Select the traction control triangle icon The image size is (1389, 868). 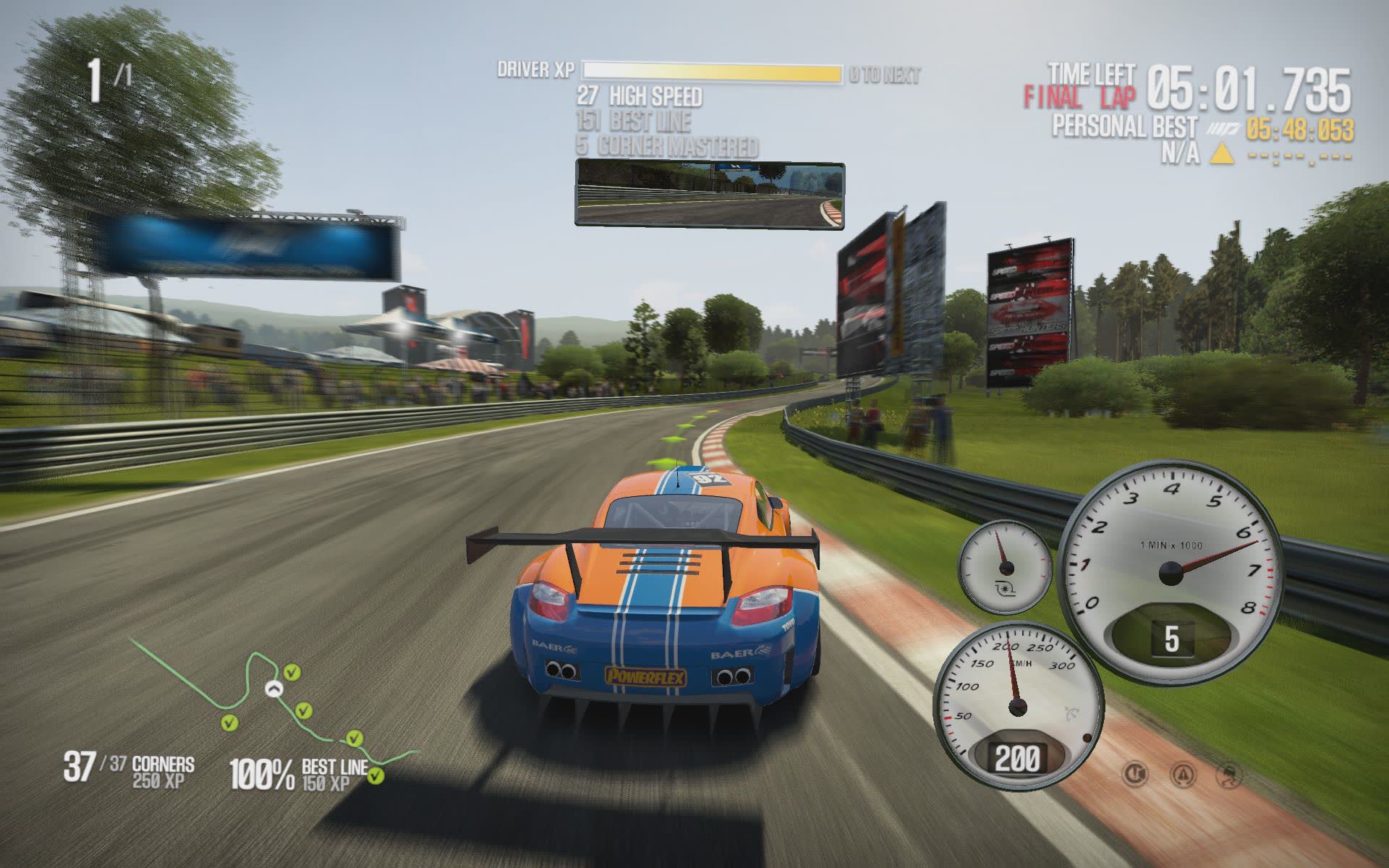(1183, 775)
